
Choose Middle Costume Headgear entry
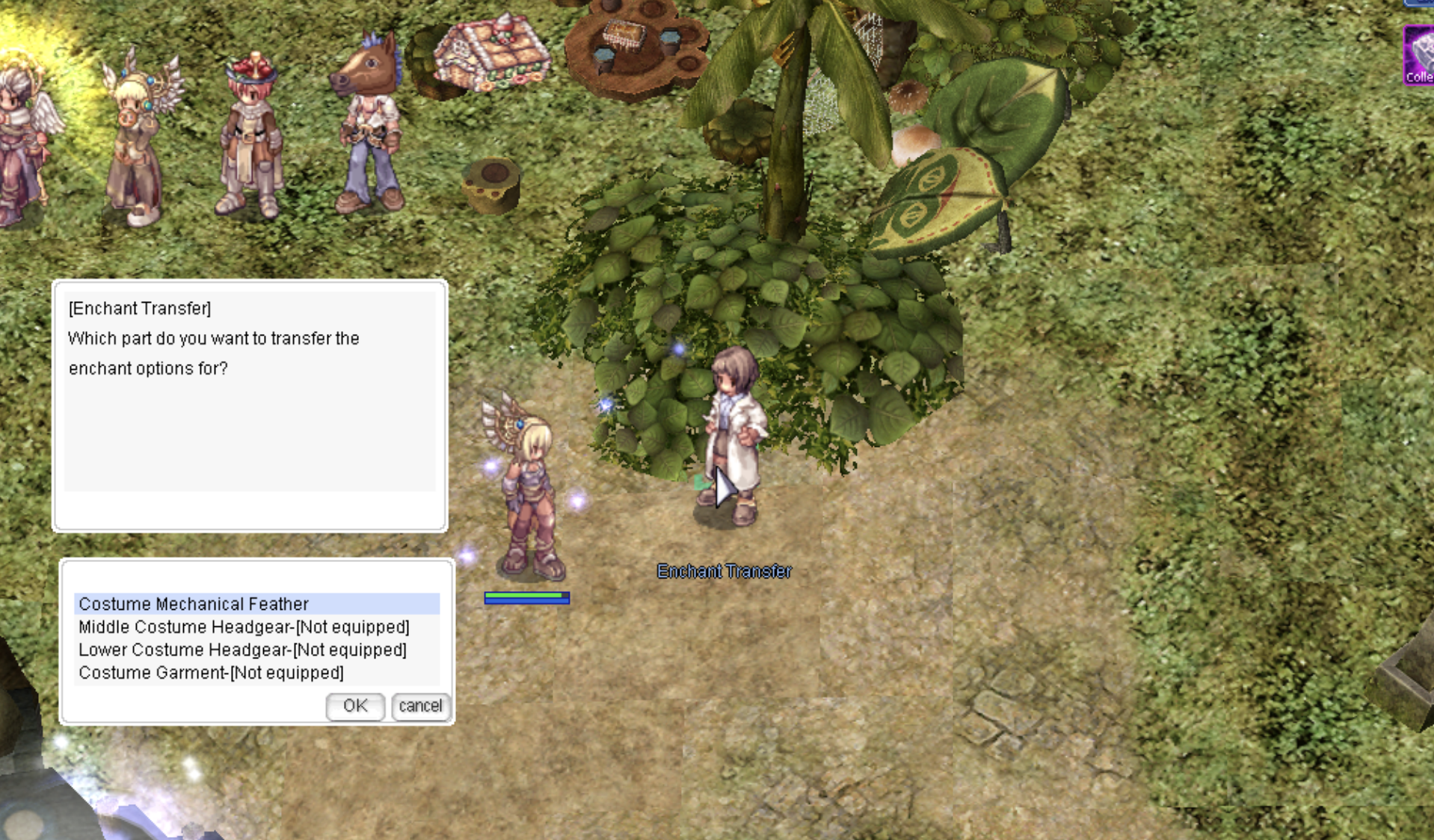point(244,627)
